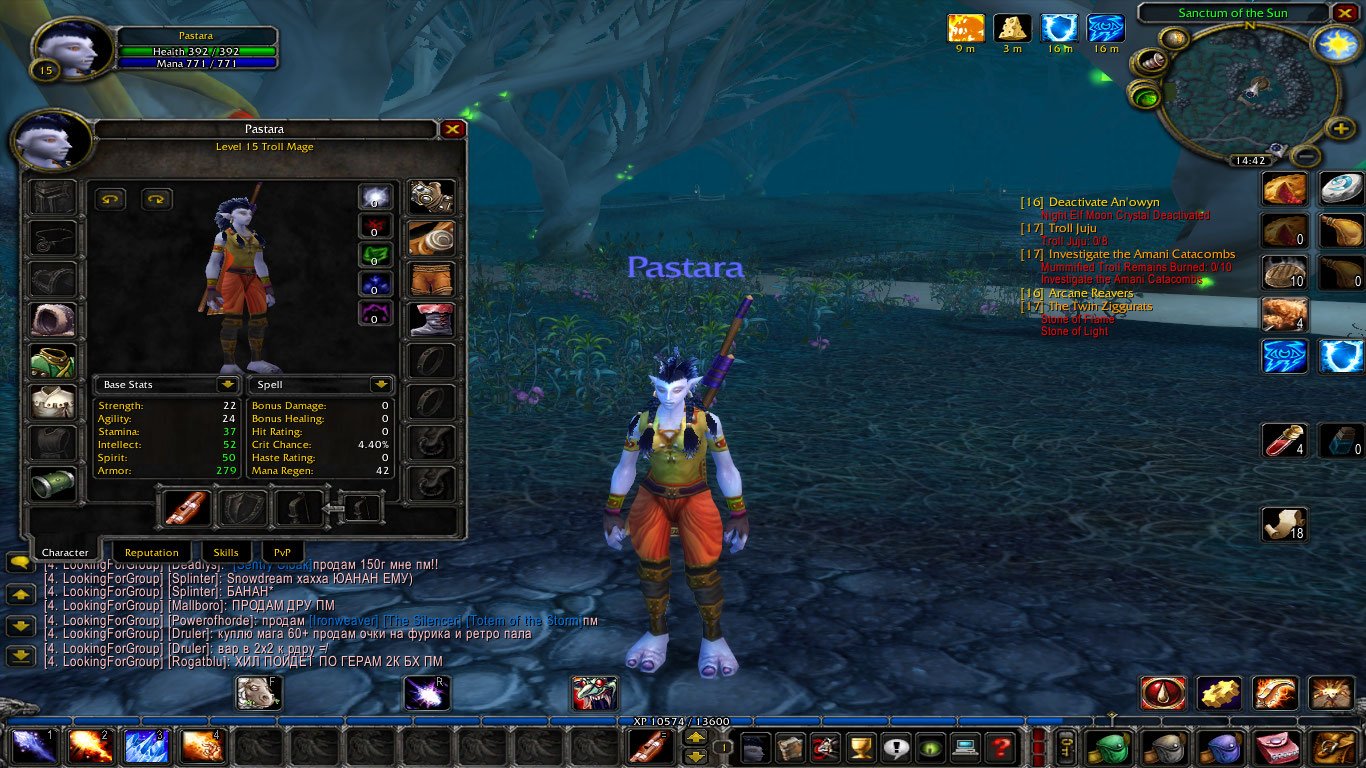Viewport: 1366px width, 768px height.
Task: Switch to the Reputation tab
Action: [152, 552]
